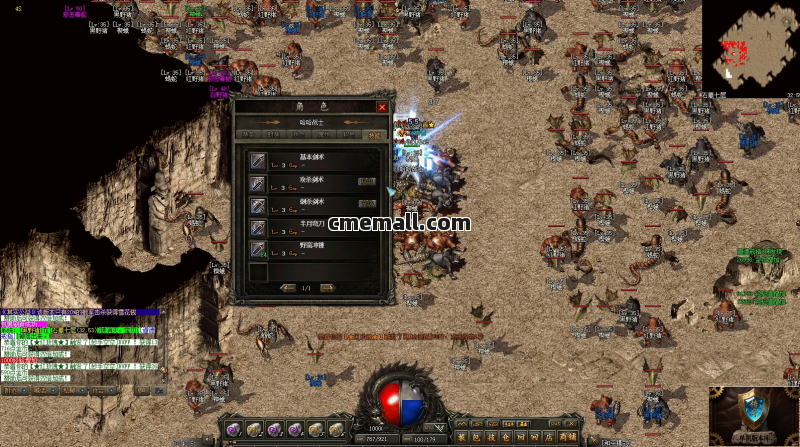Select the 攻杀剑术 skill icon
This screenshot has height=447, width=800.
click(258, 184)
